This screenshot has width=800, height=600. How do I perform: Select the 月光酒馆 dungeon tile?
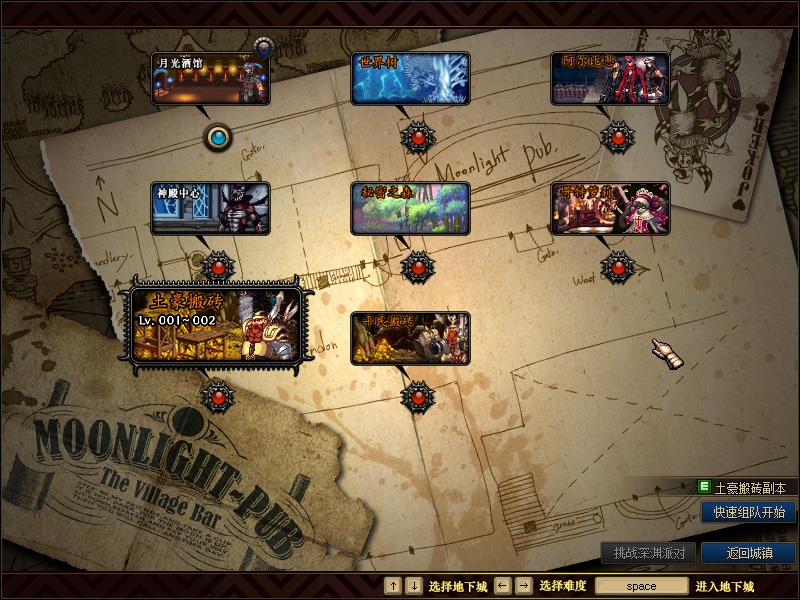click(x=211, y=79)
